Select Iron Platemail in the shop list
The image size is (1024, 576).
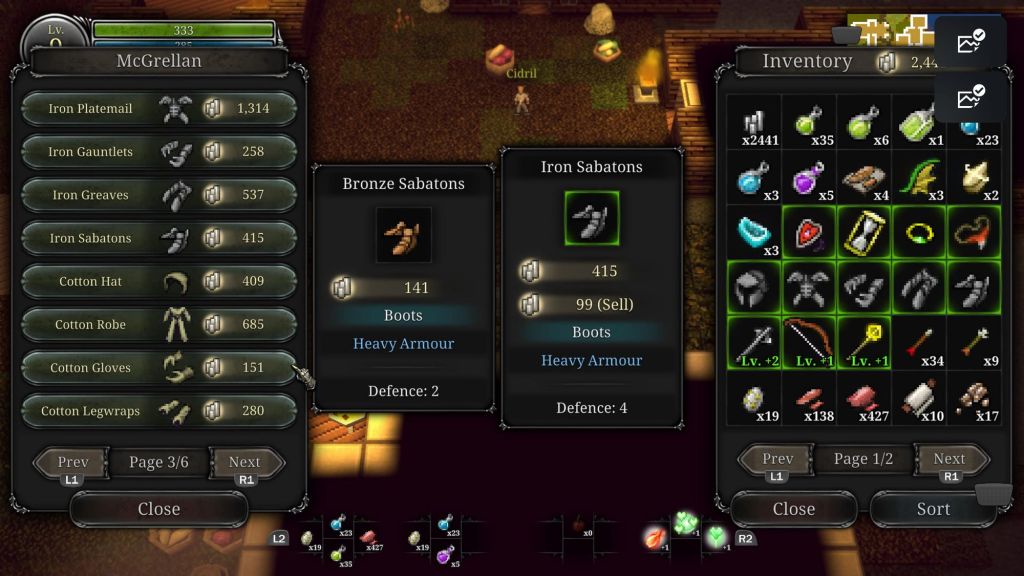pyautogui.click(x=158, y=109)
